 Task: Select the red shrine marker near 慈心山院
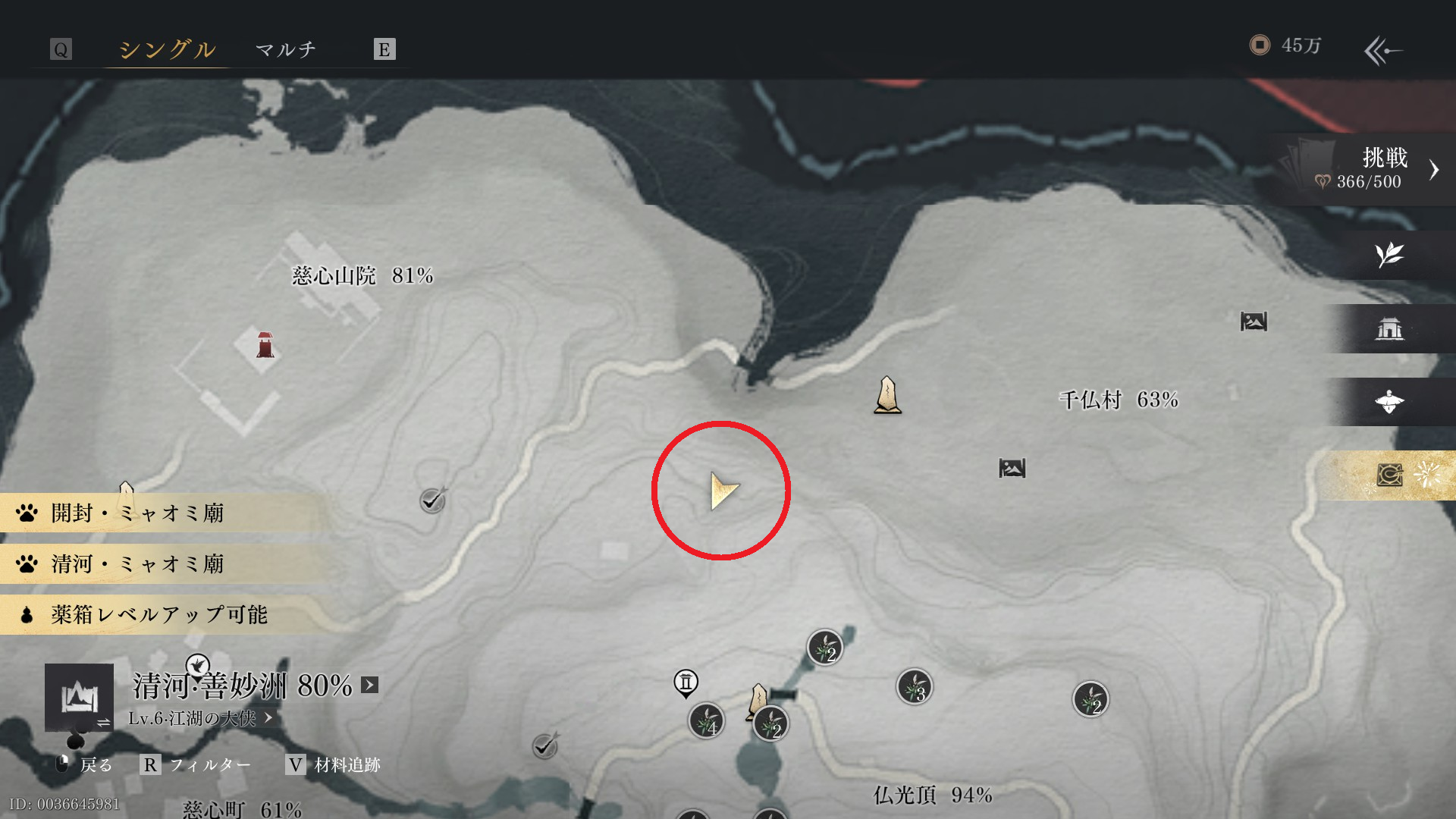point(265,345)
